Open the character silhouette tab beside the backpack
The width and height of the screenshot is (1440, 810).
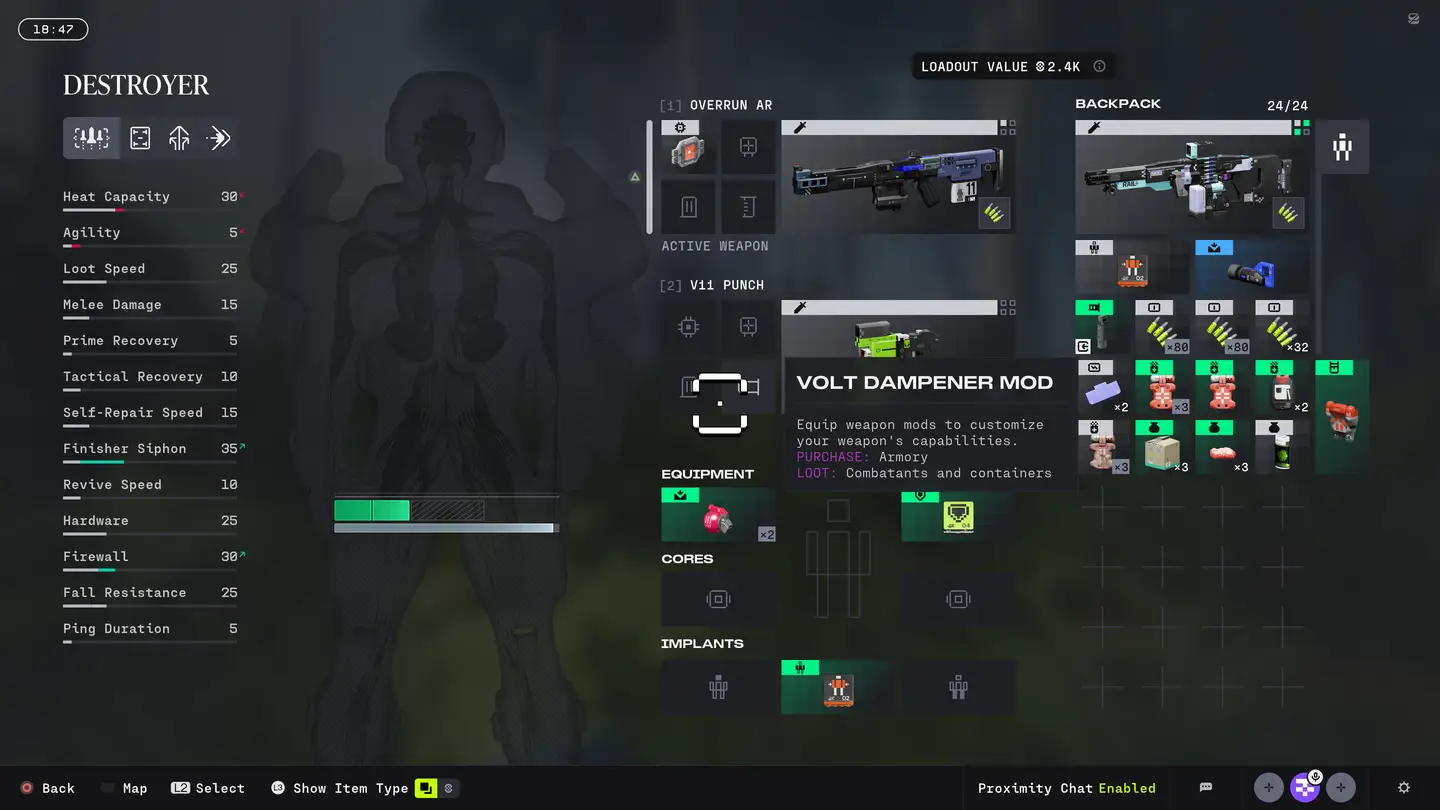coord(1342,147)
